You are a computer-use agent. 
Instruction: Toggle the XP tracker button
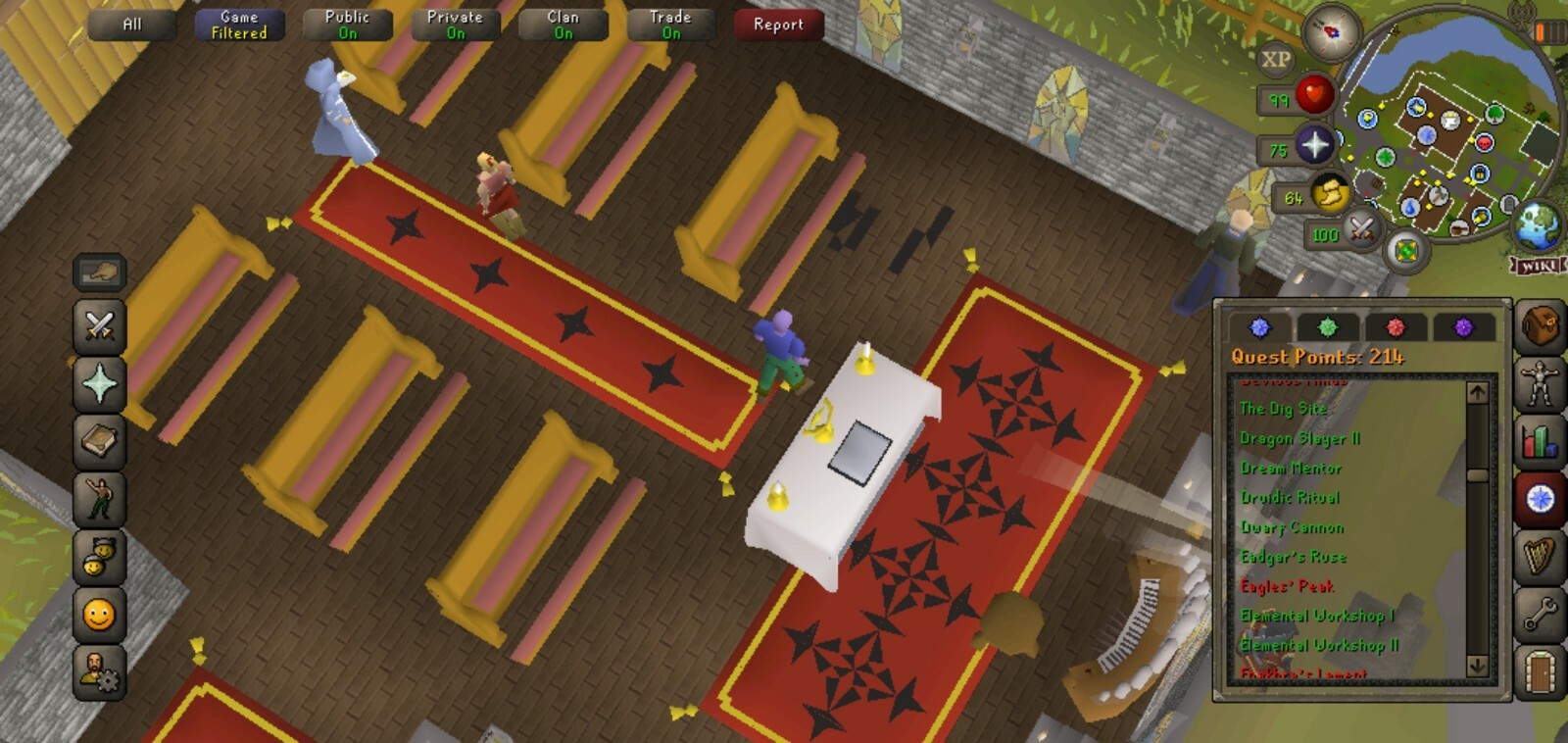click(1275, 60)
